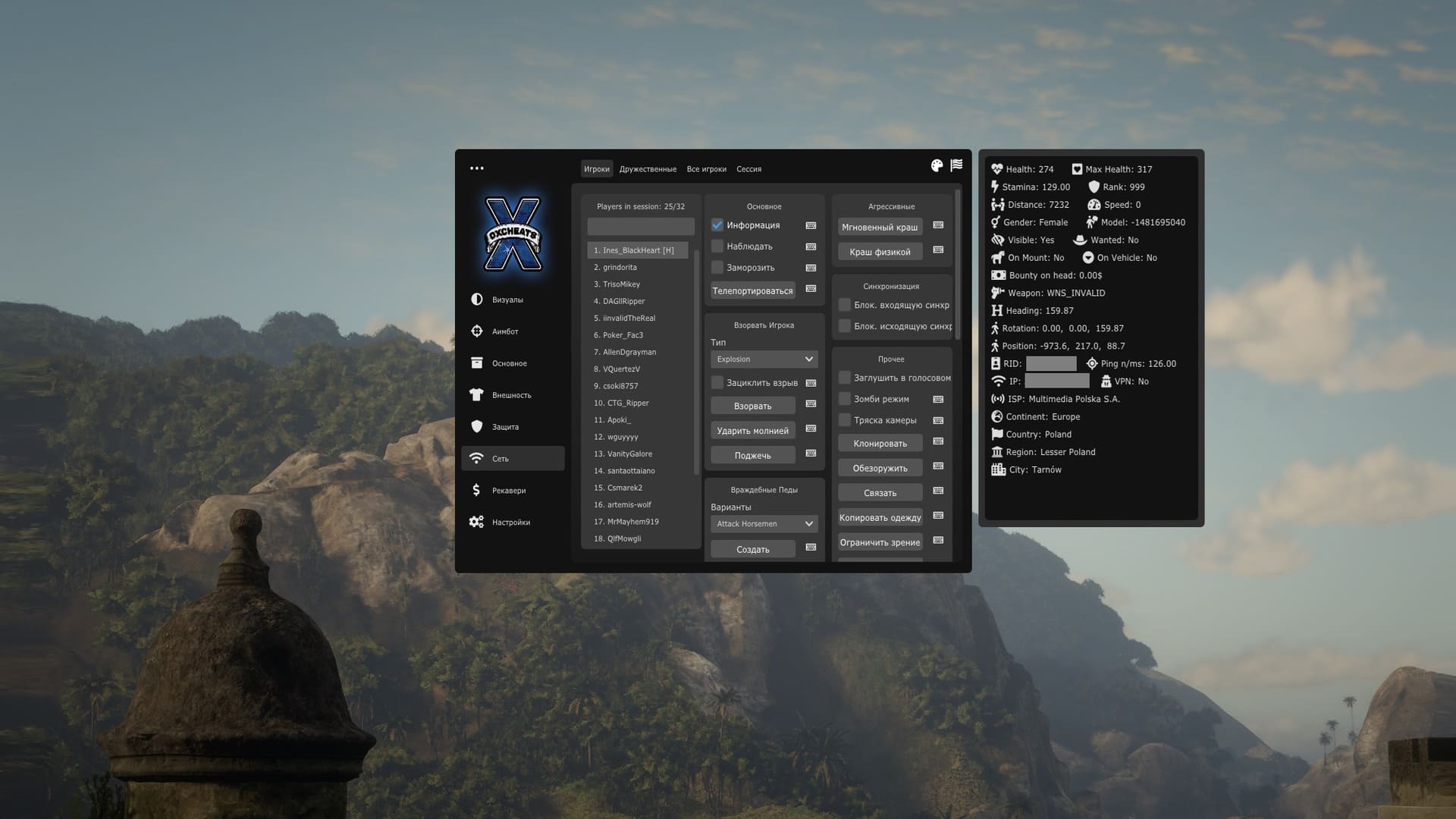This screenshot has width=1456, height=819.
Task: Open the Сессия tab
Action: [x=748, y=168]
